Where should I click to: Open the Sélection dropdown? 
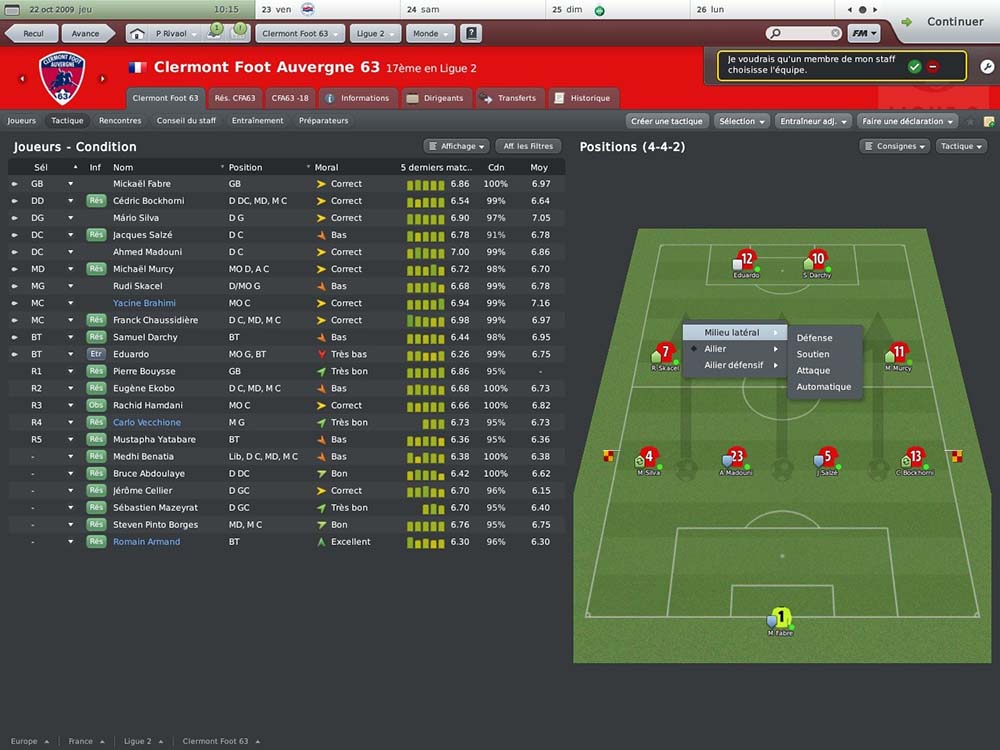click(742, 121)
